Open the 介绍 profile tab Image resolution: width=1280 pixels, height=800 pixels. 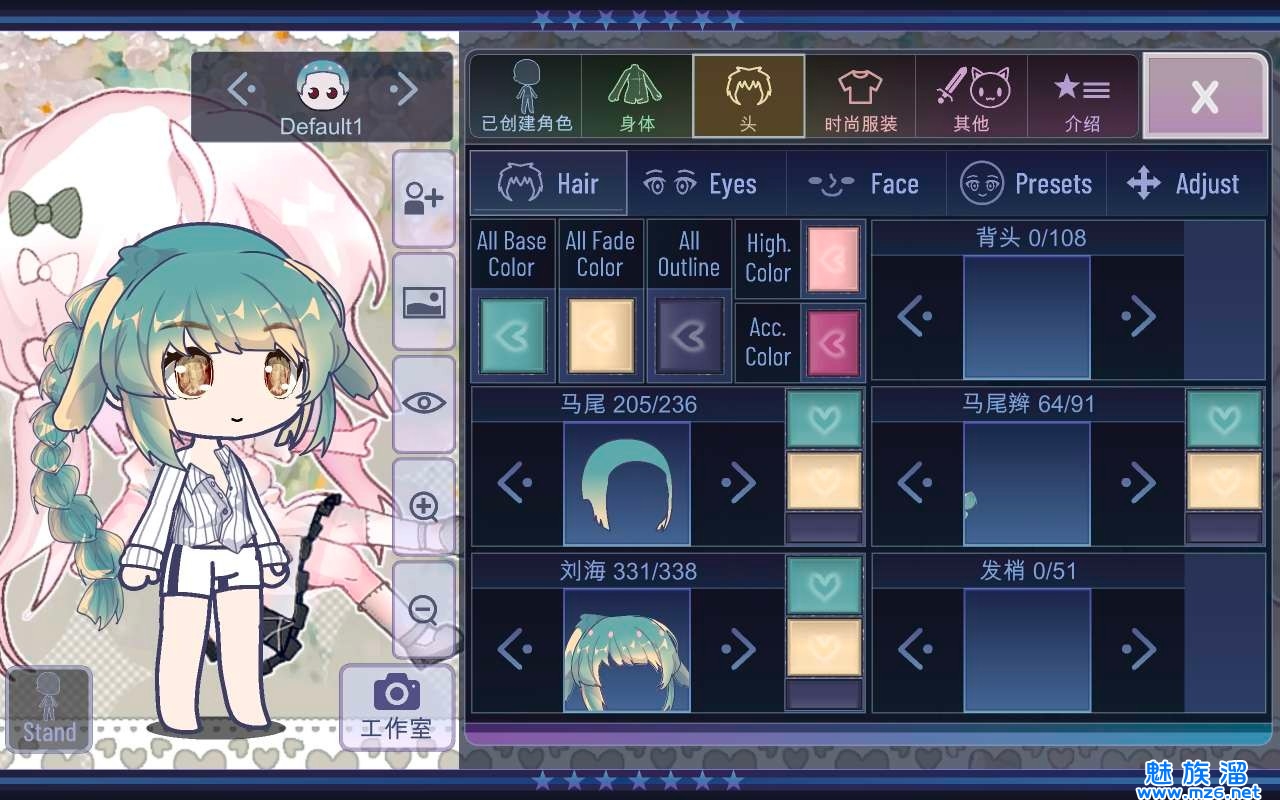tap(1082, 96)
